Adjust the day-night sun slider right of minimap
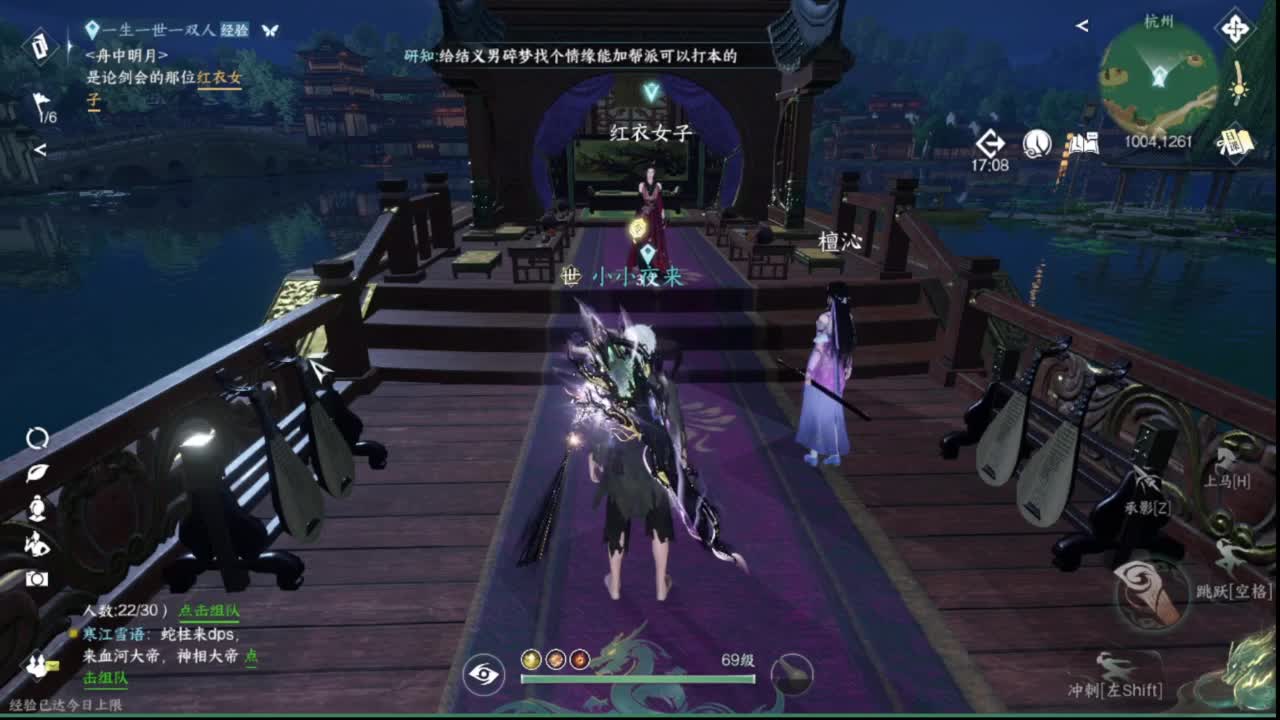Screen dimensions: 1280x720 [1238, 90]
